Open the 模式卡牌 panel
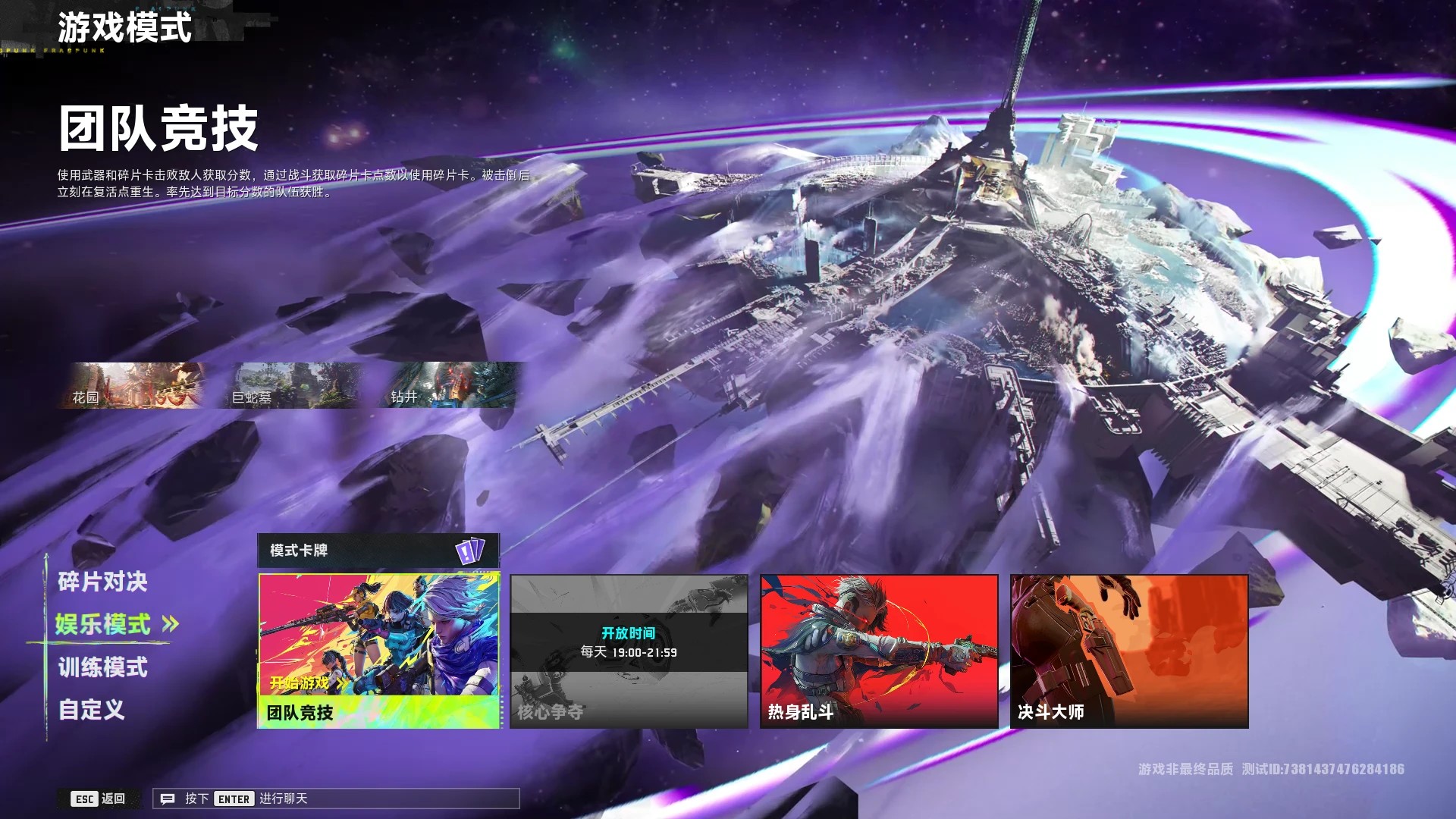This screenshot has height=819, width=1456. [x=378, y=551]
